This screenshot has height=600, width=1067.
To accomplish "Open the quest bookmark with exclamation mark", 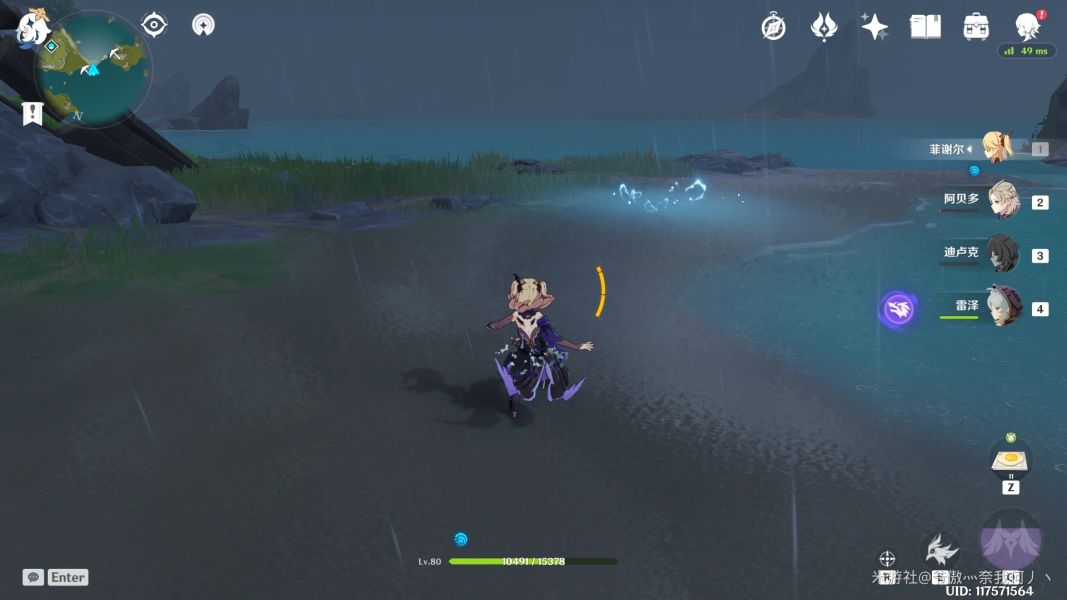I will pos(33,113).
